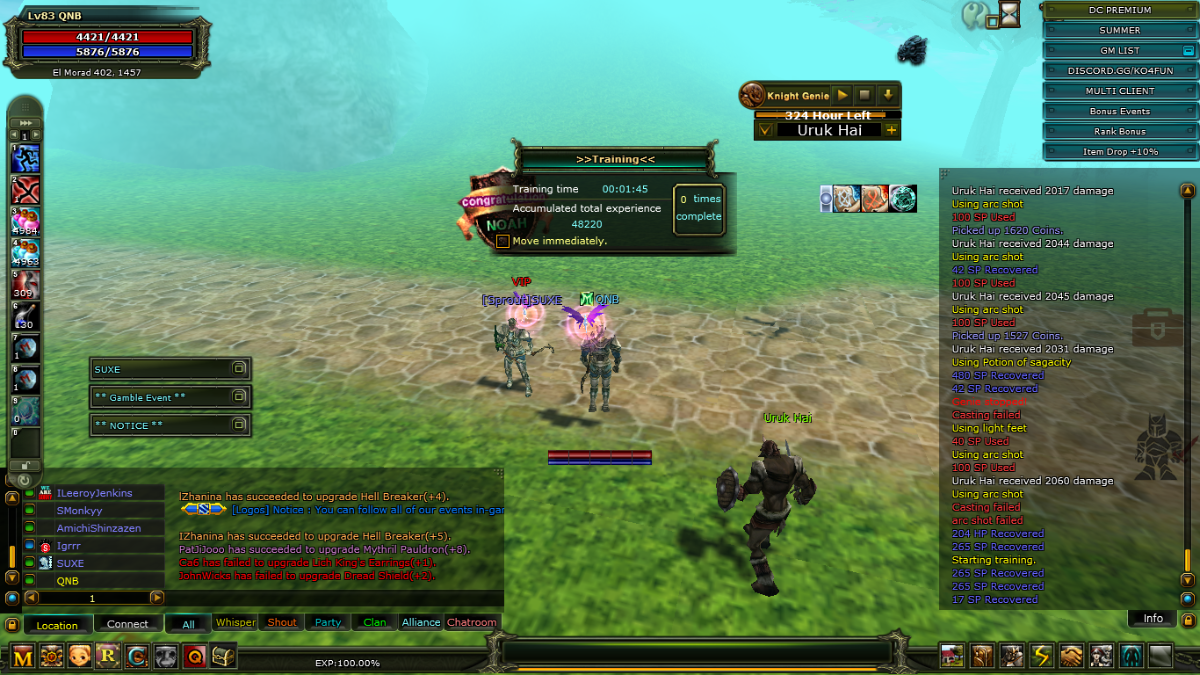Tick the "Move immediately" checkbox

click(x=503, y=241)
